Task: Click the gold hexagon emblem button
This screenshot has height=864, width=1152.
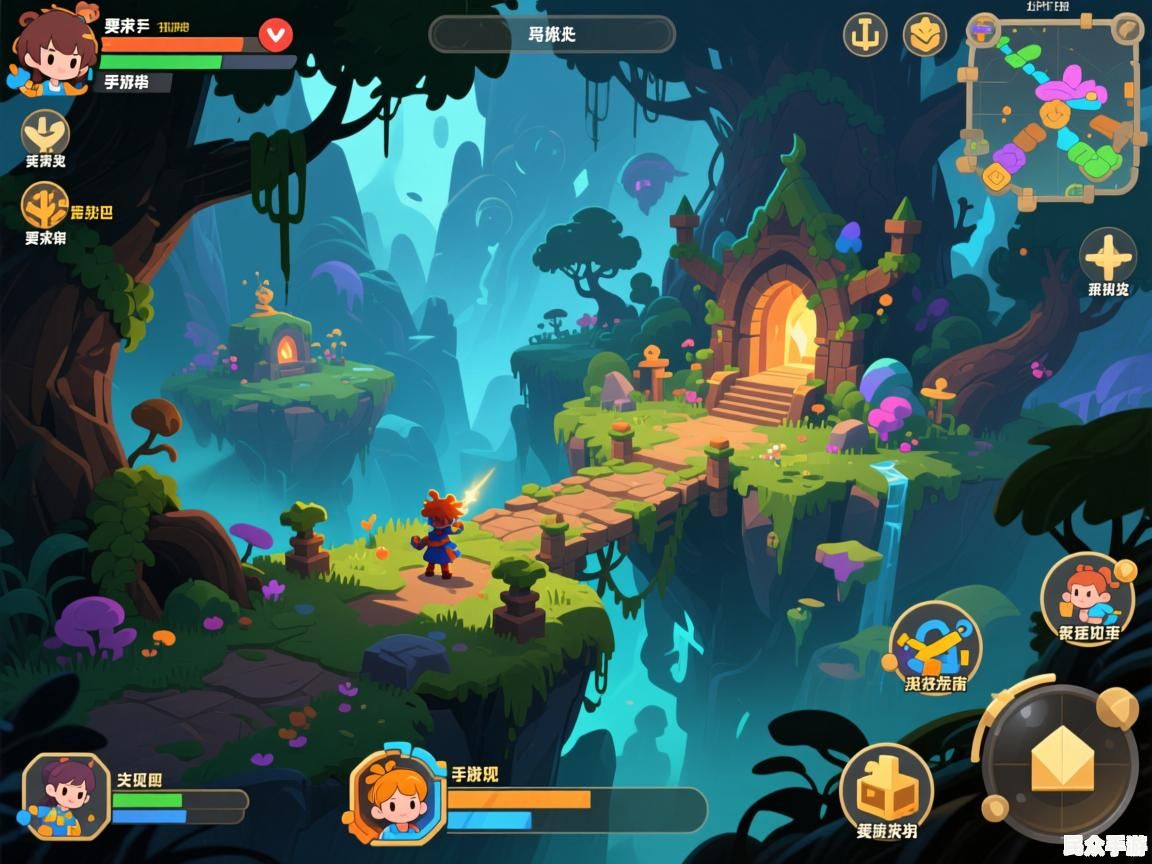Action: click(x=925, y=35)
